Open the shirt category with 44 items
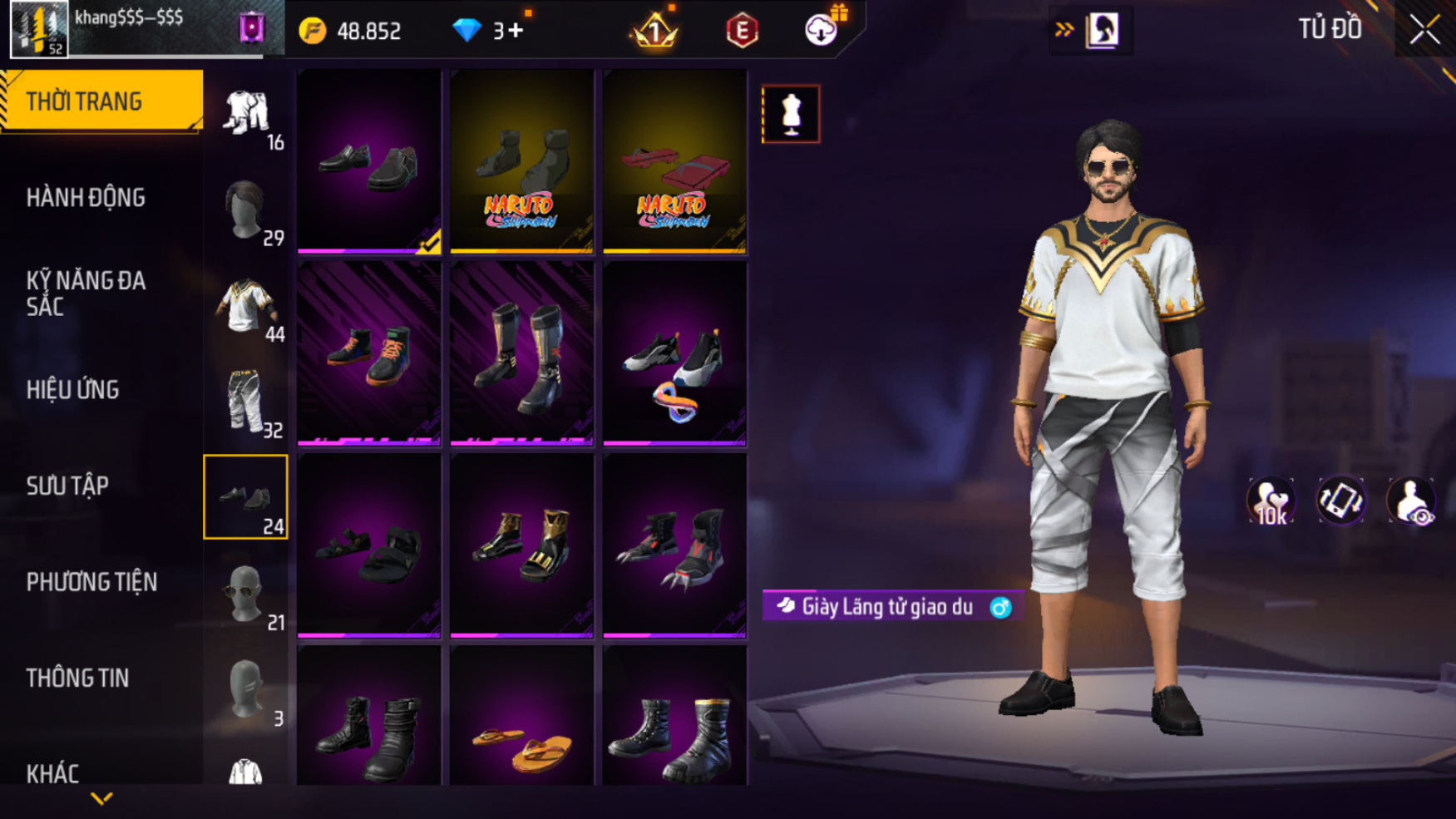This screenshot has height=819, width=1456. click(246, 308)
